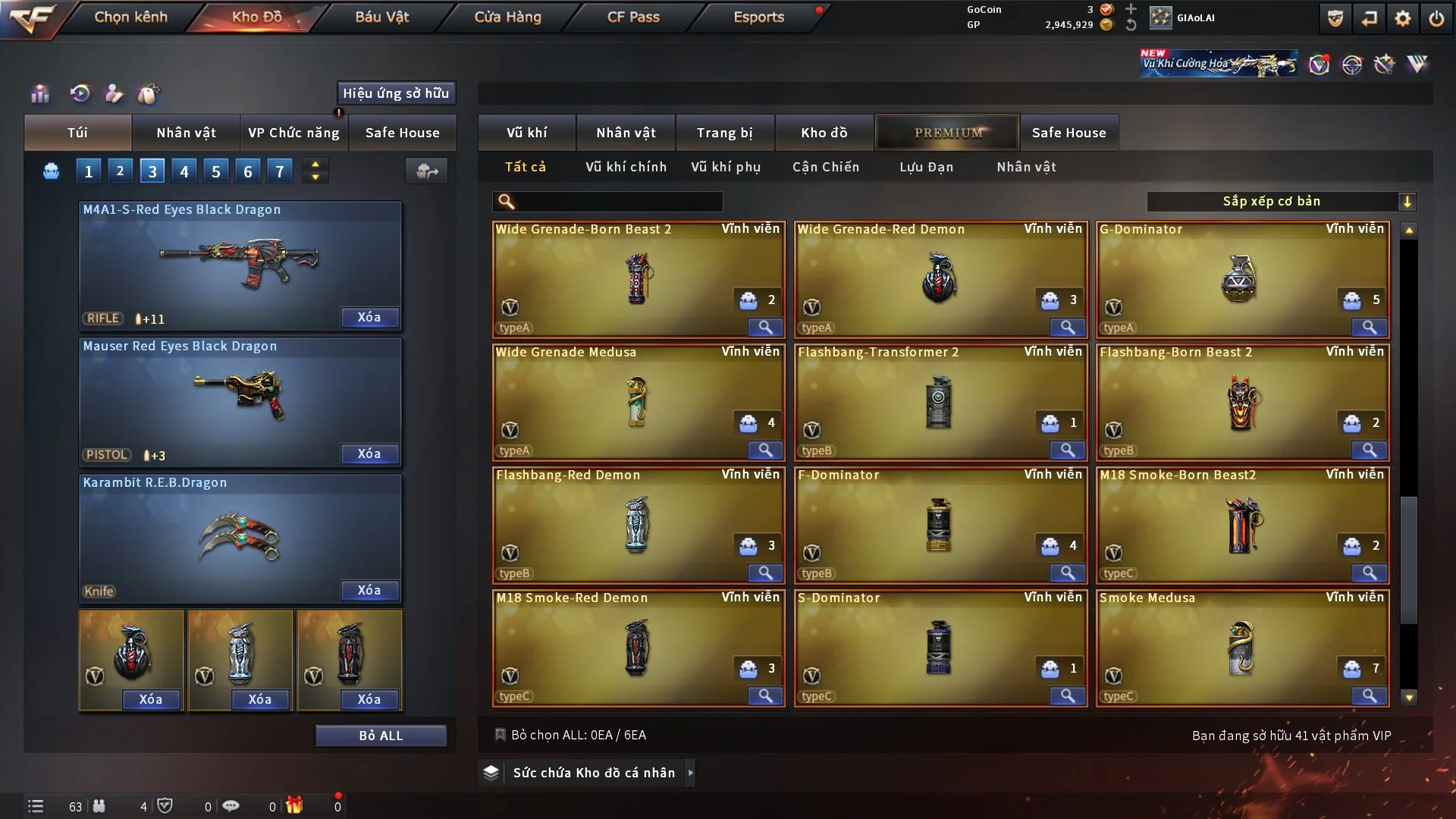The width and height of the screenshot is (1456, 819).
Task: Click the power exit button
Action: click(1436, 18)
